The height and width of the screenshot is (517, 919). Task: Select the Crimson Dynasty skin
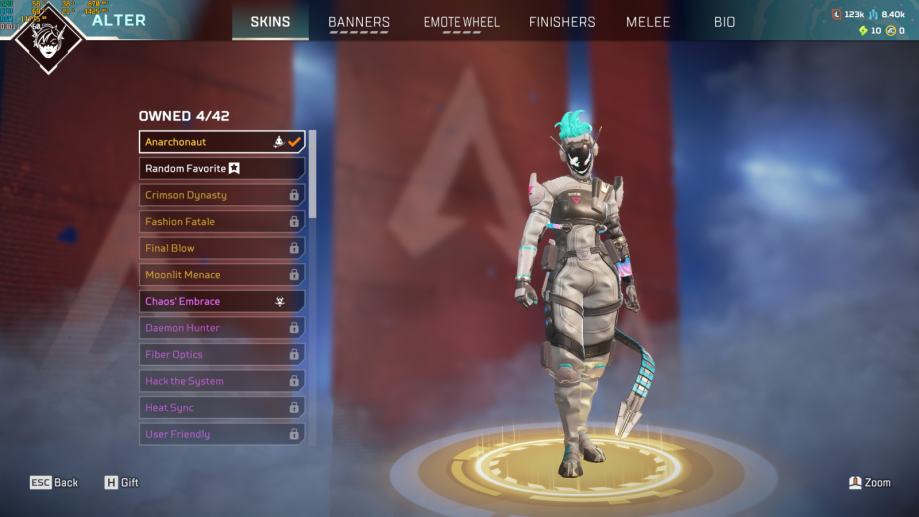pos(222,195)
